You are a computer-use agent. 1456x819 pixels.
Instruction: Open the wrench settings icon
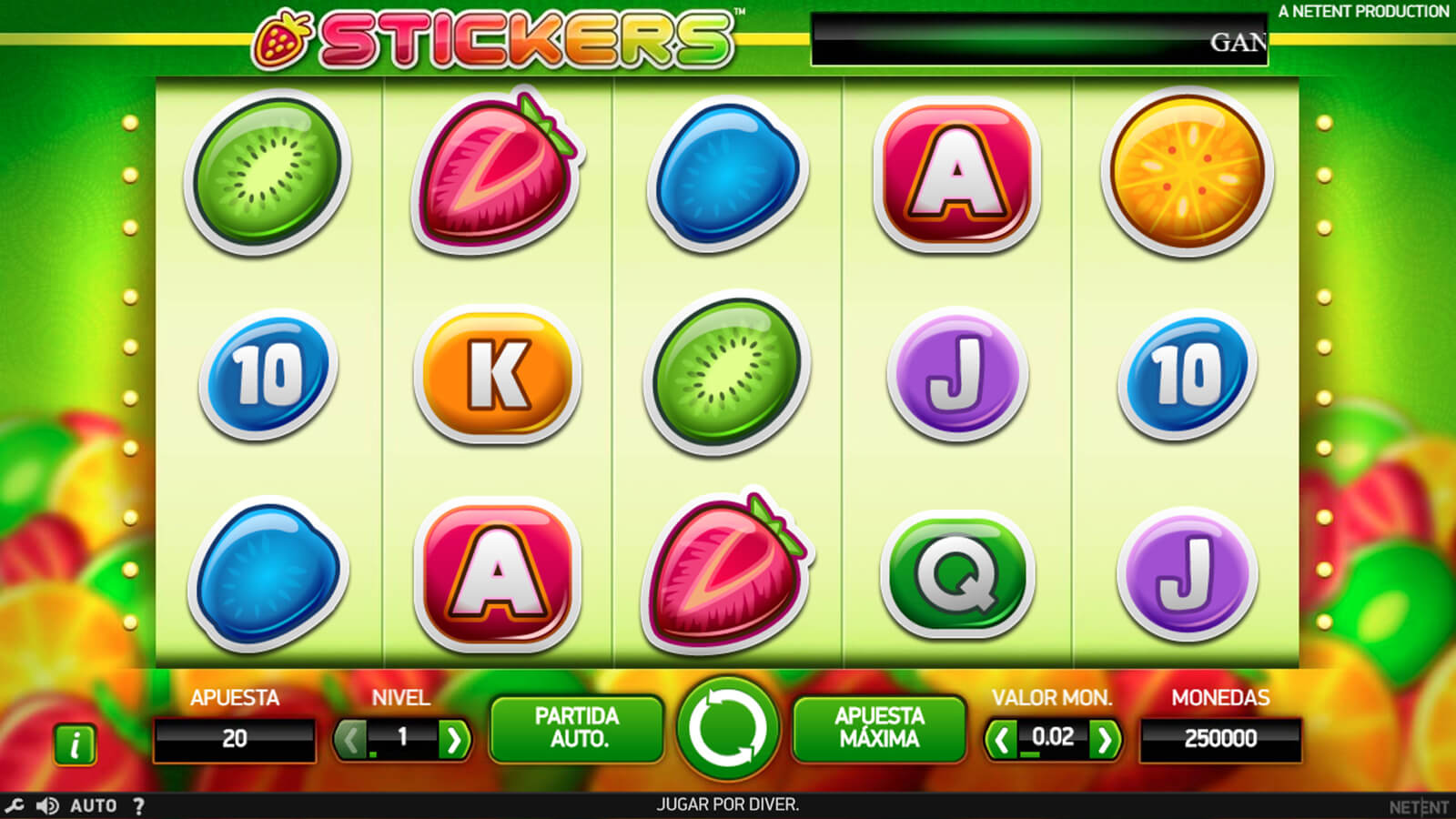(15, 805)
